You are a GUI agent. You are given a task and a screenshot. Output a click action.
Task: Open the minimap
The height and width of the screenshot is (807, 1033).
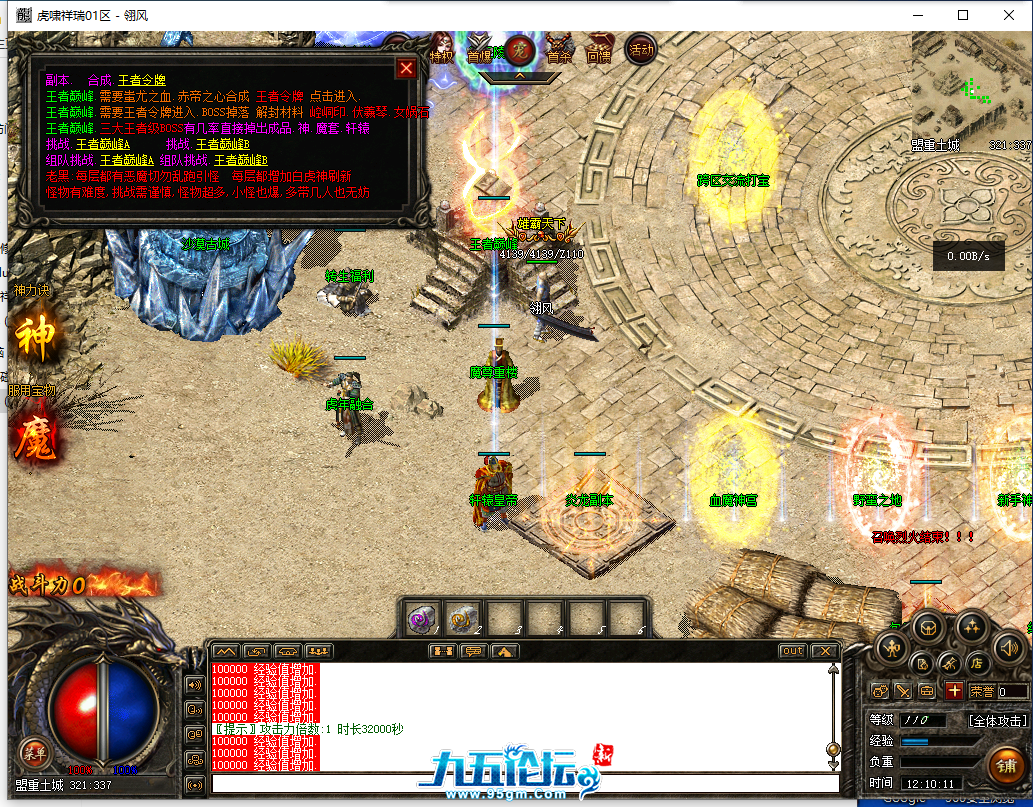pyautogui.click(x=971, y=85)
